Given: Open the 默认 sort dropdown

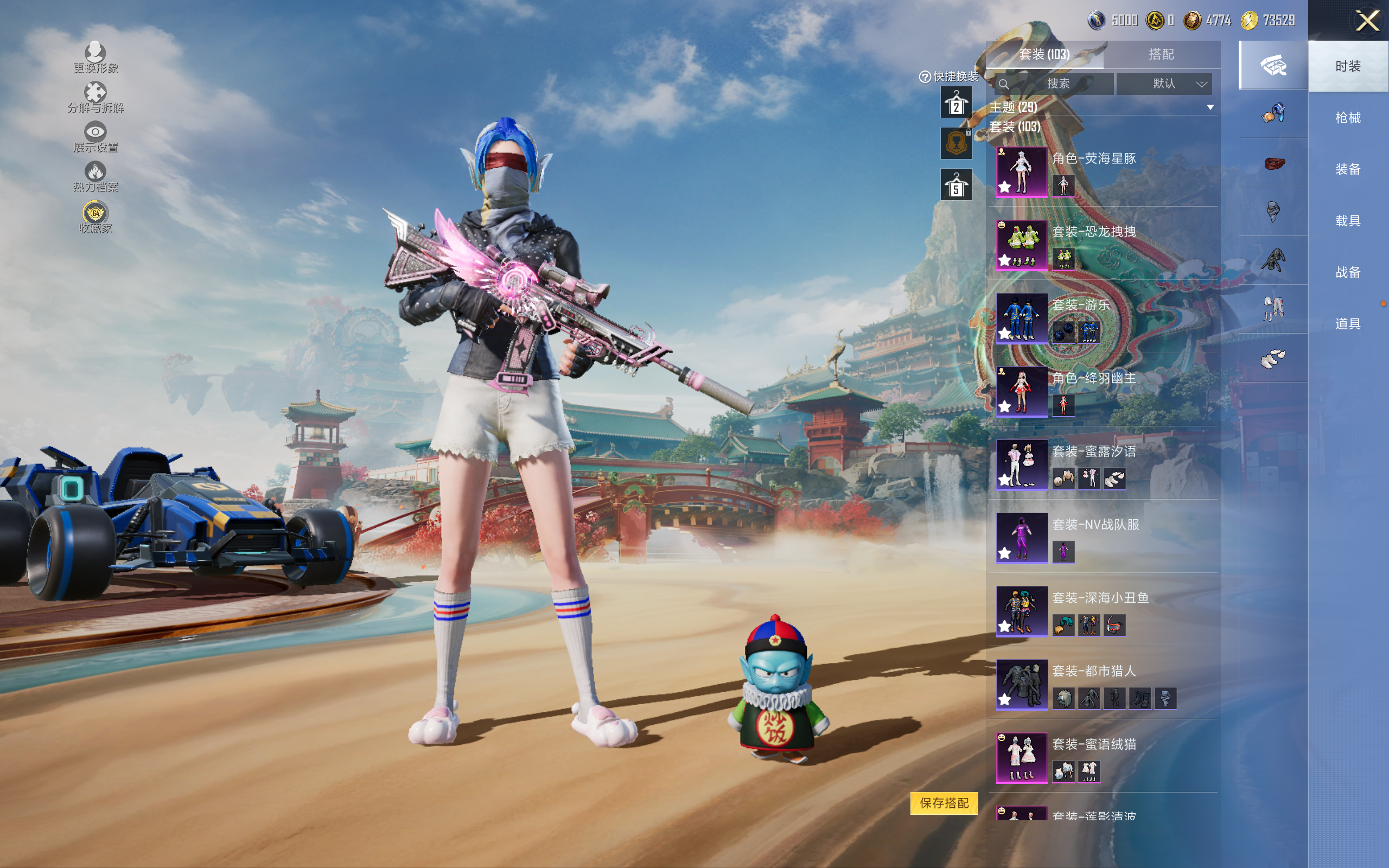Looking at the screenshot, I should point(1164,84).
